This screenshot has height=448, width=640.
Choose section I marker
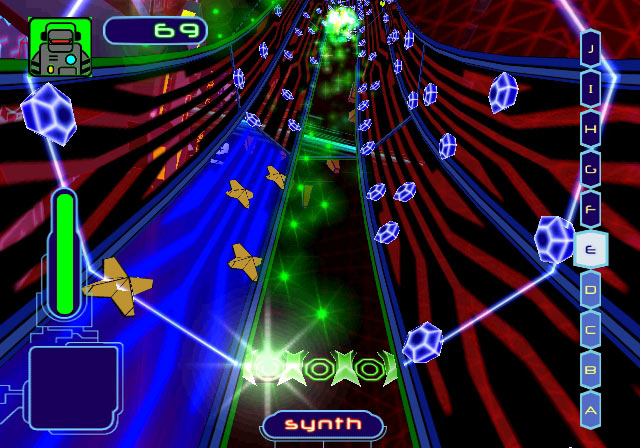point(591,87)
